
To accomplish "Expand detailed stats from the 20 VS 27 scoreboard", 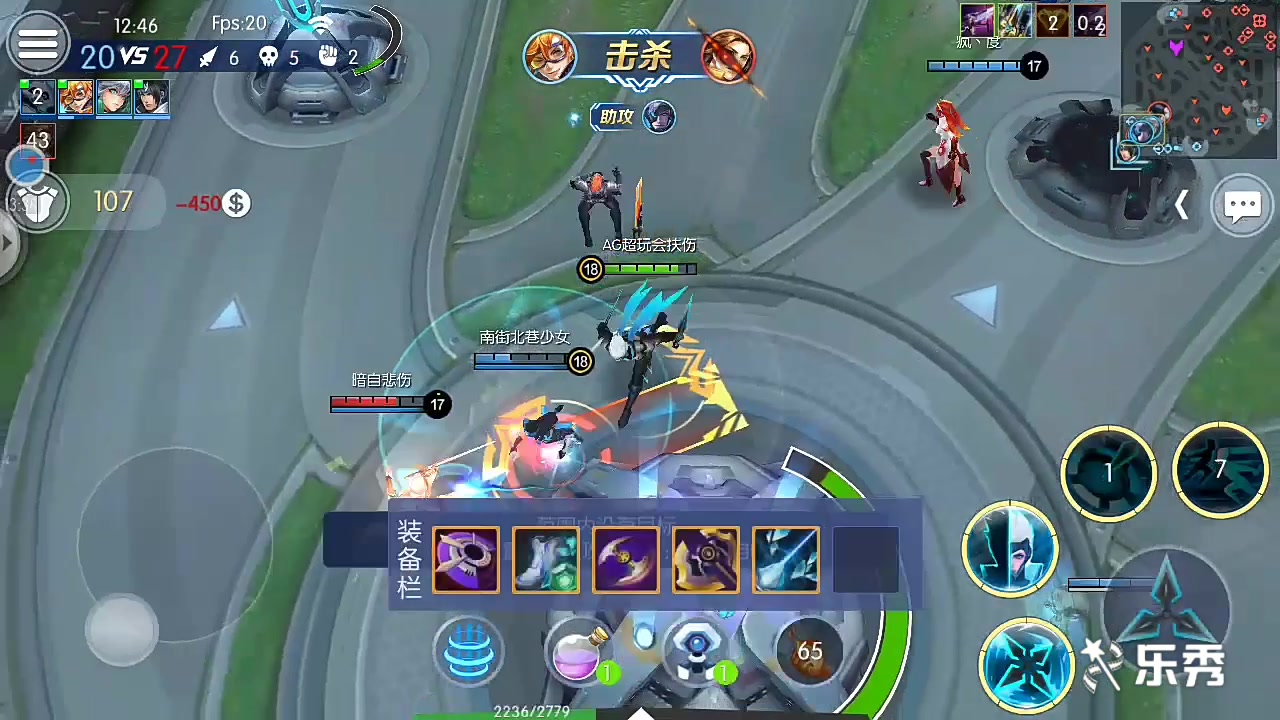I will pyautogui.click(x=133, y=57).
